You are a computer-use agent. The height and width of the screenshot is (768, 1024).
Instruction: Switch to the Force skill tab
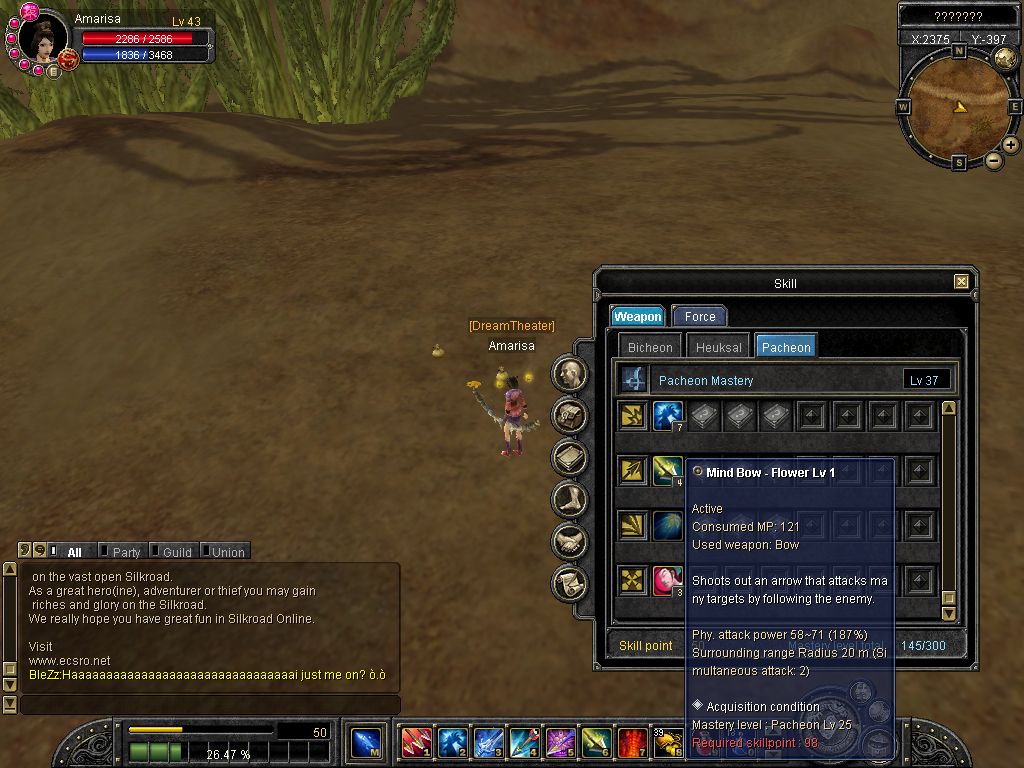click(x=699, y=316)
